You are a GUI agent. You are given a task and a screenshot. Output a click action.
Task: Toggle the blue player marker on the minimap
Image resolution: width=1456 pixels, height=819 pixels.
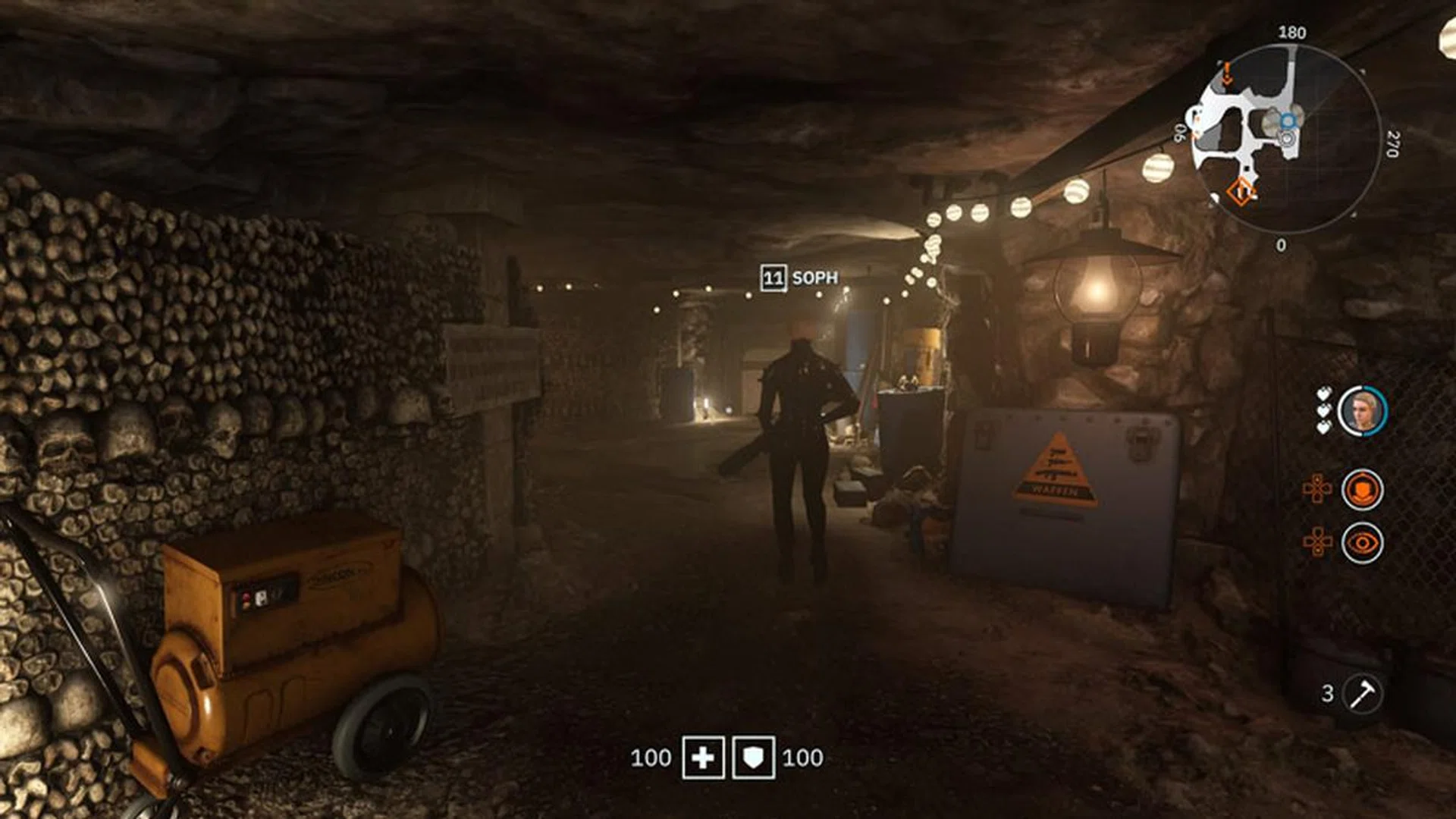pos(1288,121)
